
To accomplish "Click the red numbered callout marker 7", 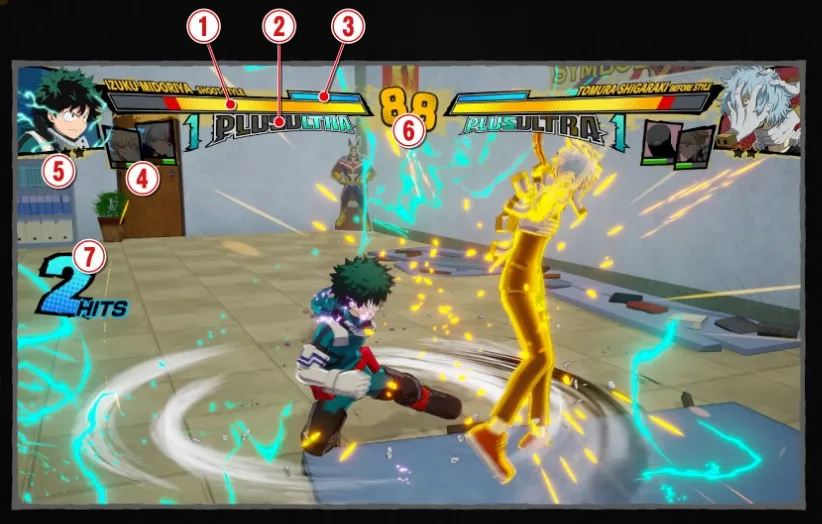I will [90, 257].
